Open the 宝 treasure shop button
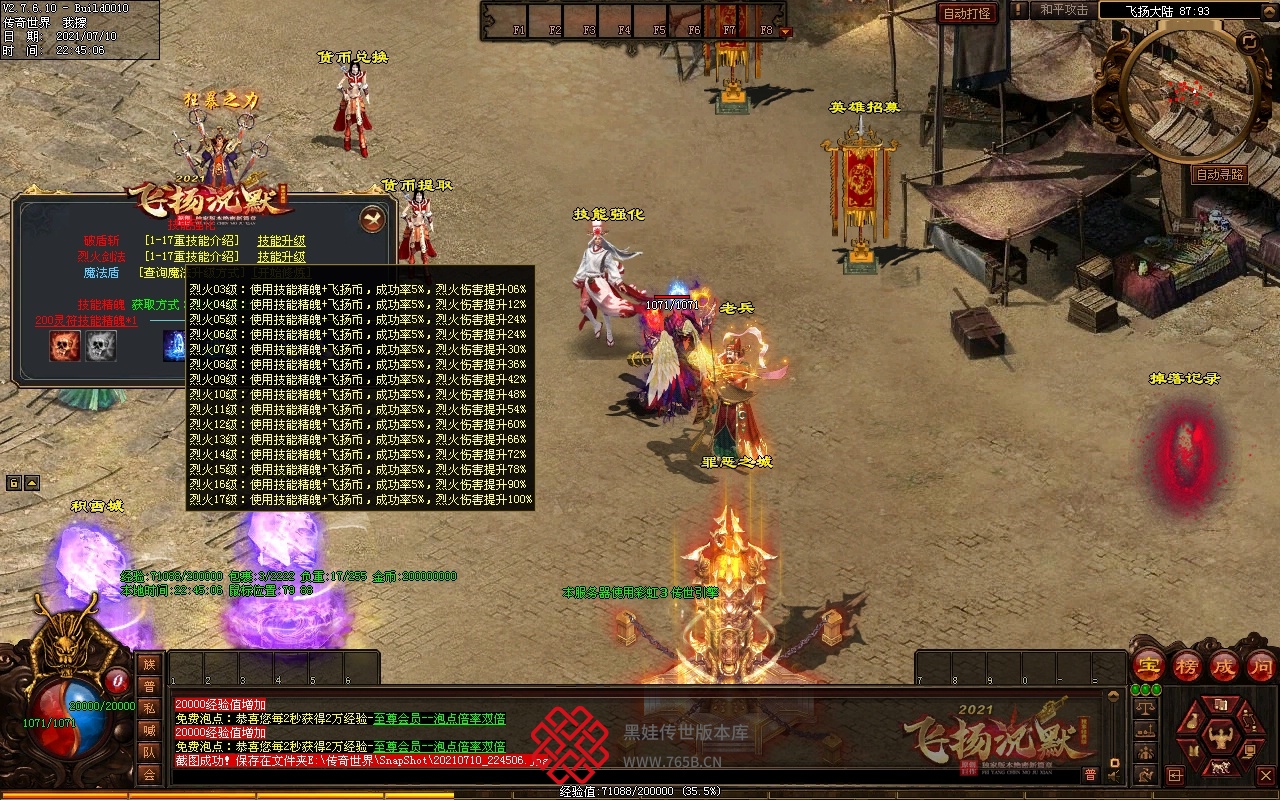Screen dimensions: 1280x800 [1149, 665]
